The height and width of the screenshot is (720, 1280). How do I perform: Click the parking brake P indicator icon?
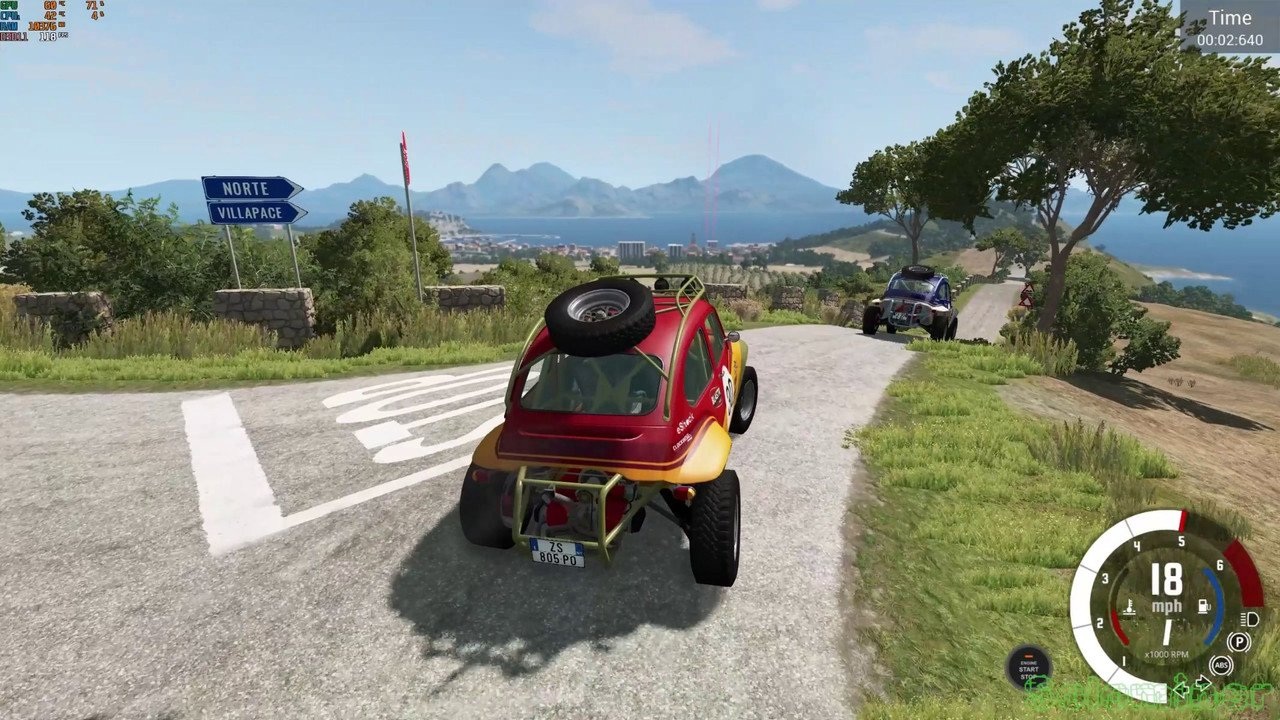[1238, 641]
